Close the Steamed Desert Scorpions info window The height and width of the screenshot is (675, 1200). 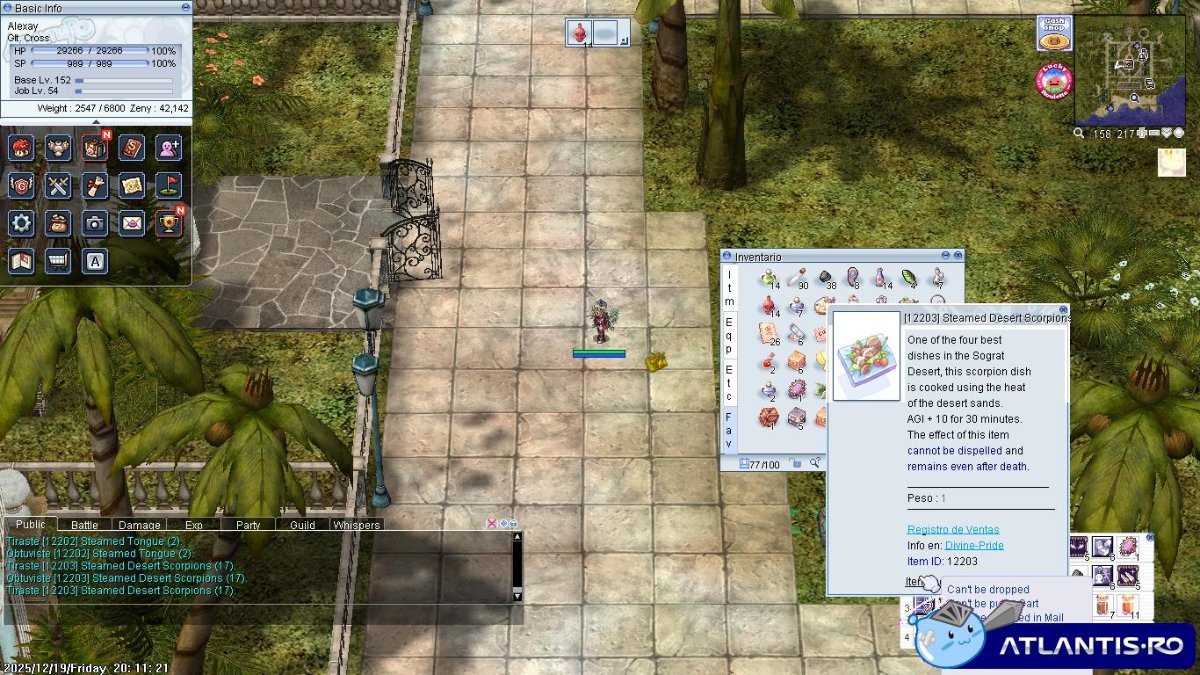(1063, 310)
